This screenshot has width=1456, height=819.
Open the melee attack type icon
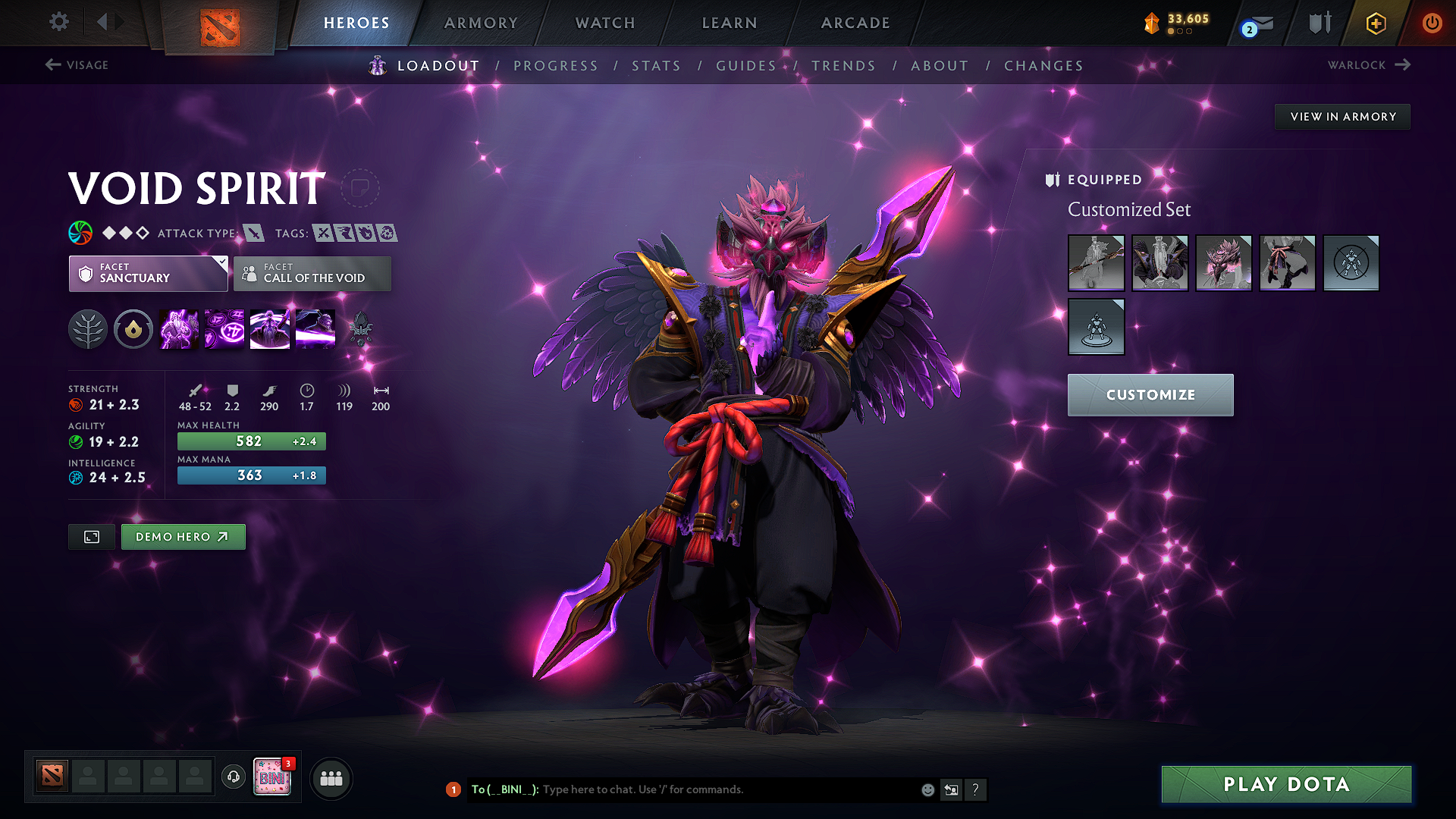[252, 233]
